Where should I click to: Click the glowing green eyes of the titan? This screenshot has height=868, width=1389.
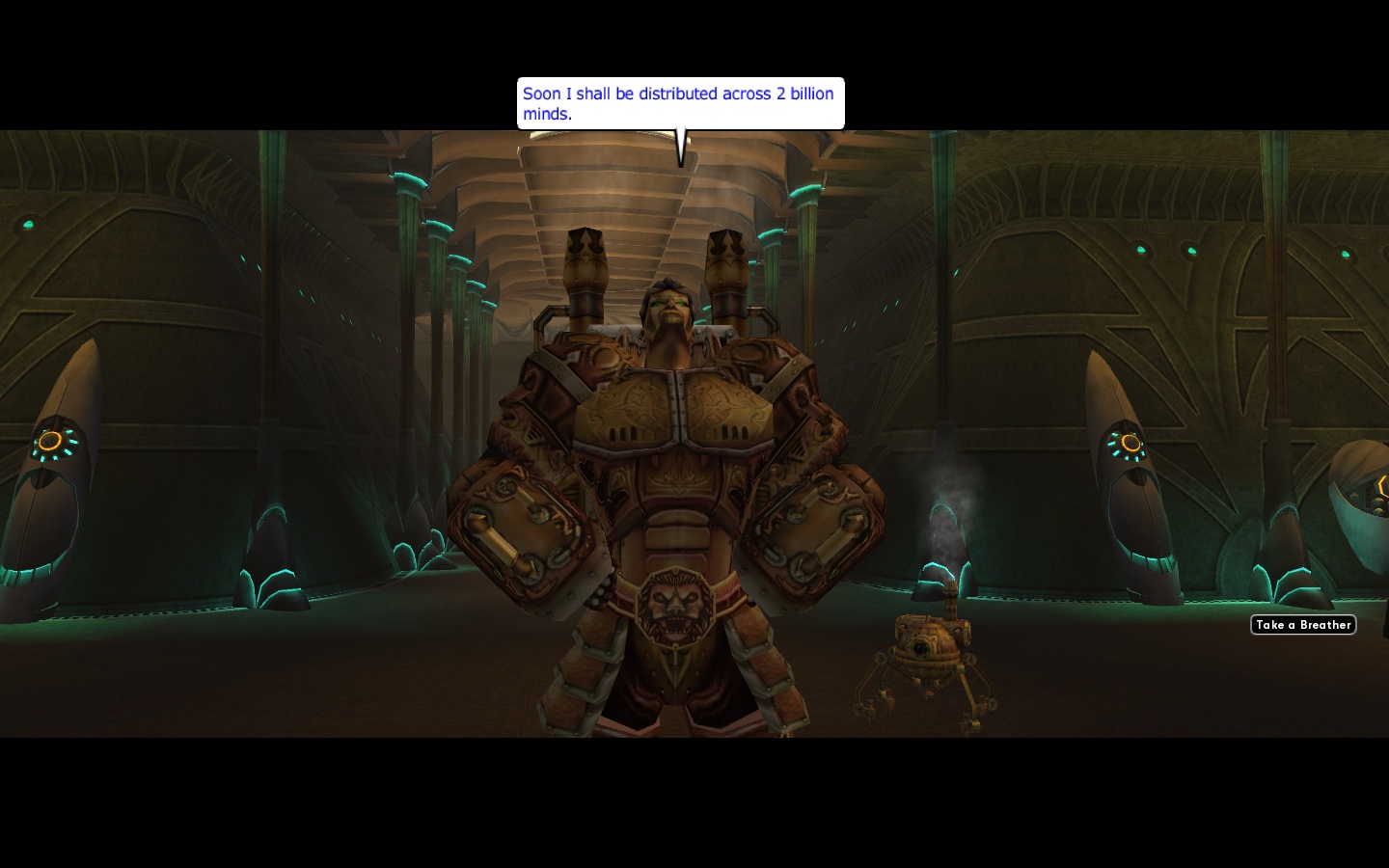[x=667, y=304]
